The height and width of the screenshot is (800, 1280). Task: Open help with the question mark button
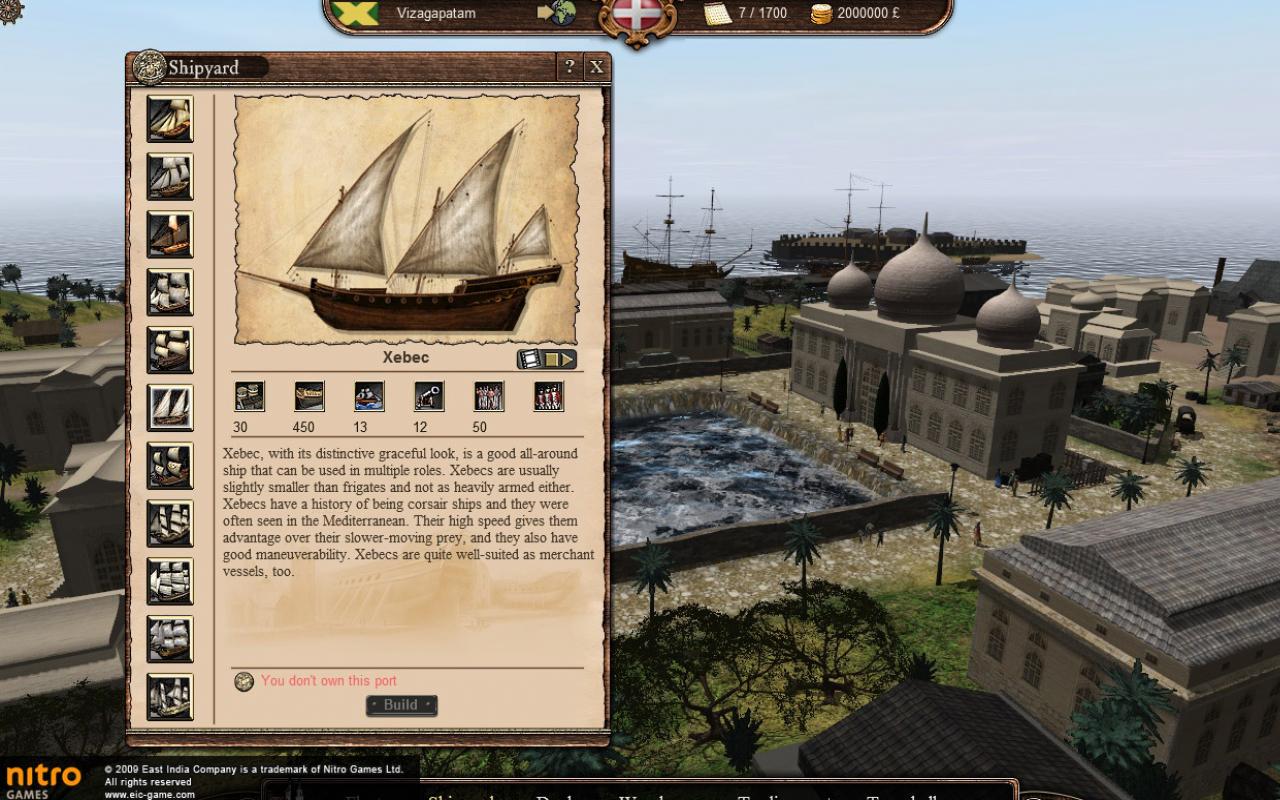(x=569, y=67)
